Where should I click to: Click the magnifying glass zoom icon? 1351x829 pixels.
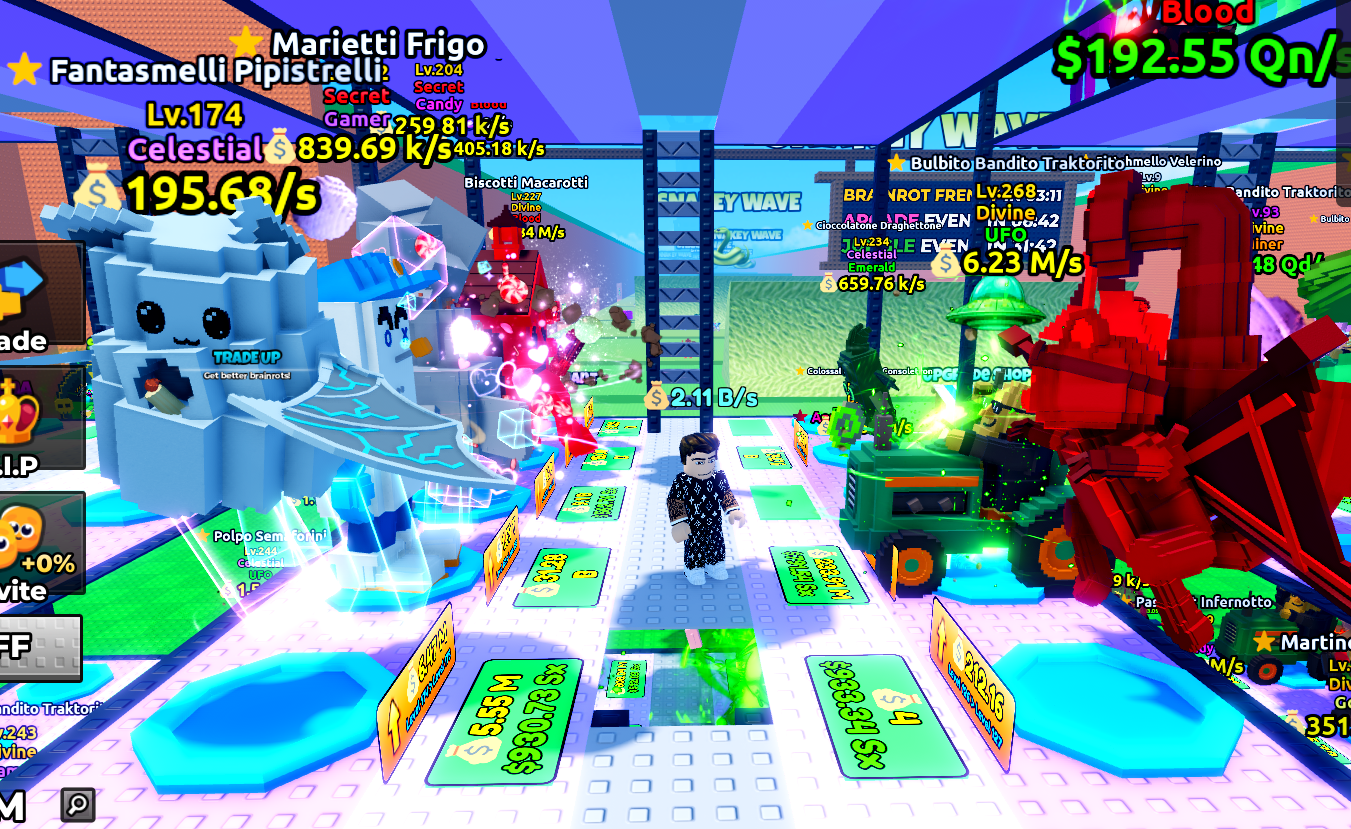tap(77, 804)
